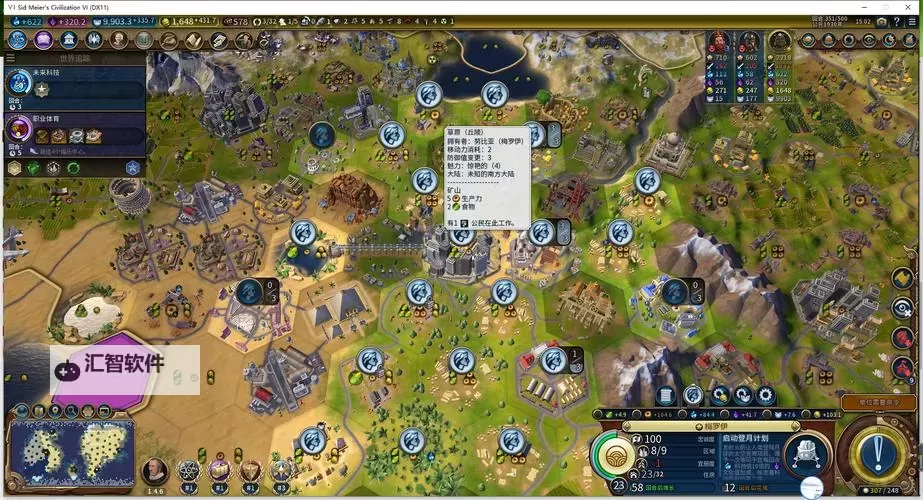Open the government screen icon
The image size is (923, 500).
click(69, 40)
